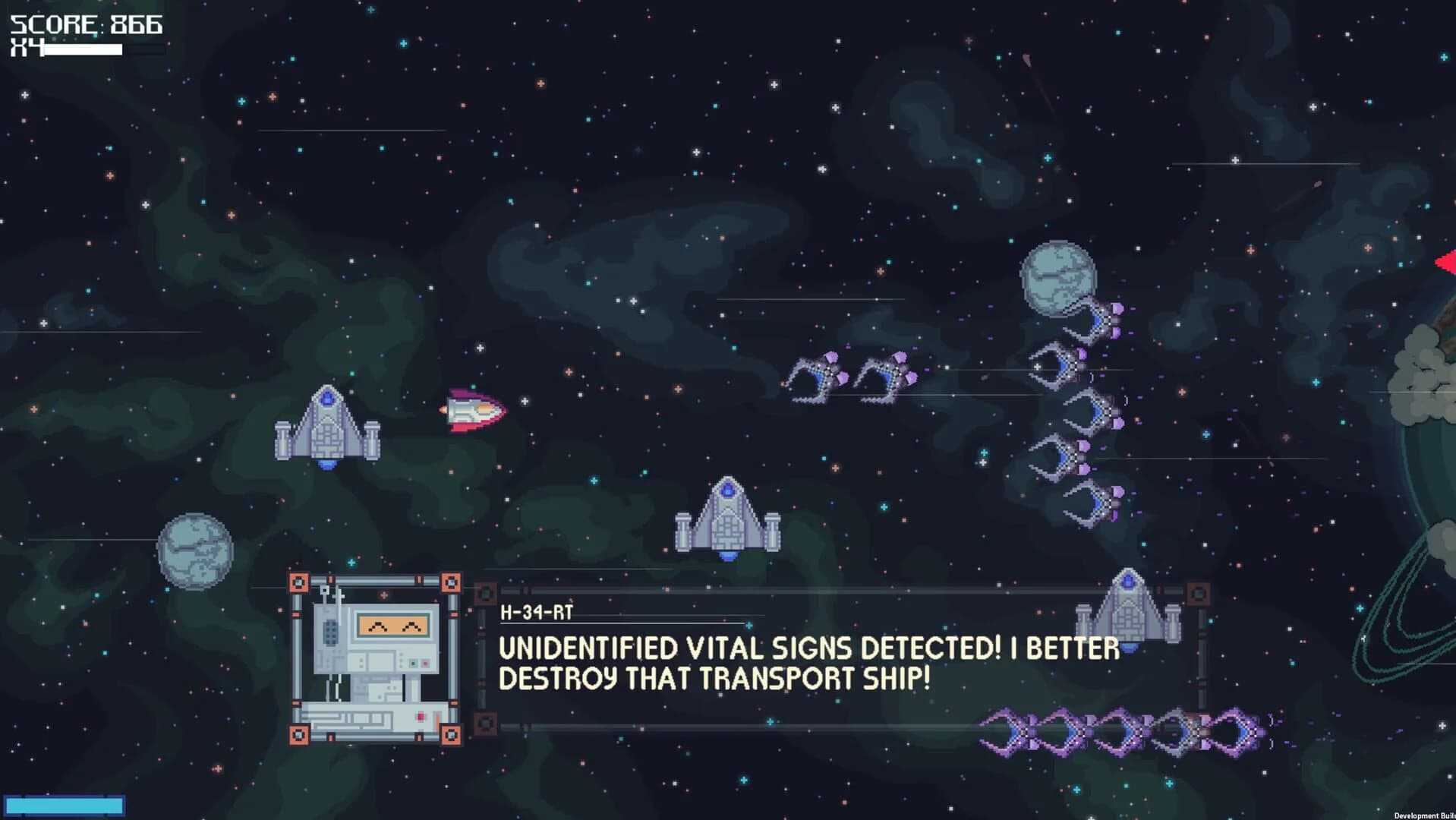Select the pink player rocket ship
This screenshot has width=1456, height=820.
(x=471, y=412)
